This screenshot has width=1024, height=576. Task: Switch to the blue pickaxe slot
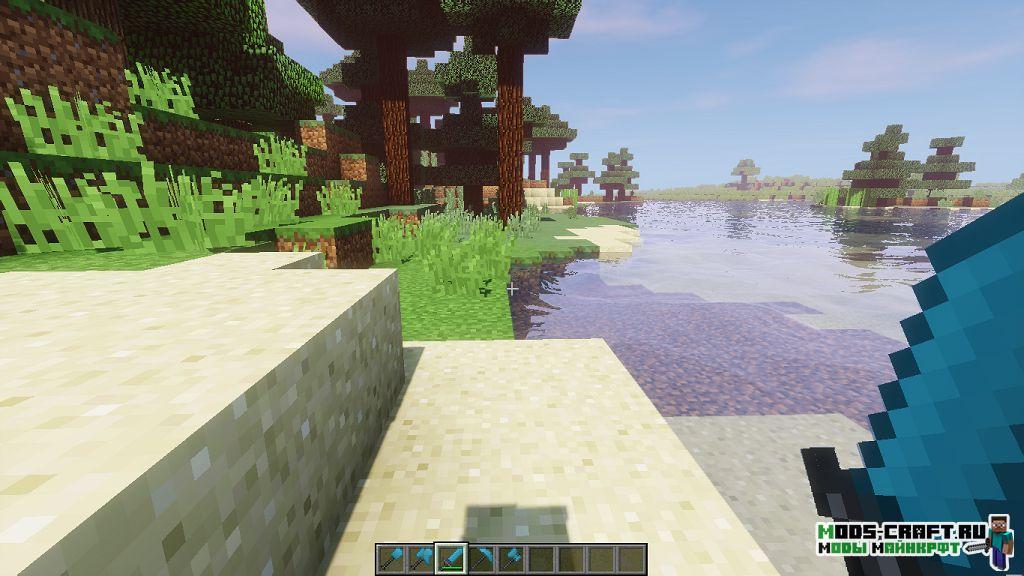[484, 557]
